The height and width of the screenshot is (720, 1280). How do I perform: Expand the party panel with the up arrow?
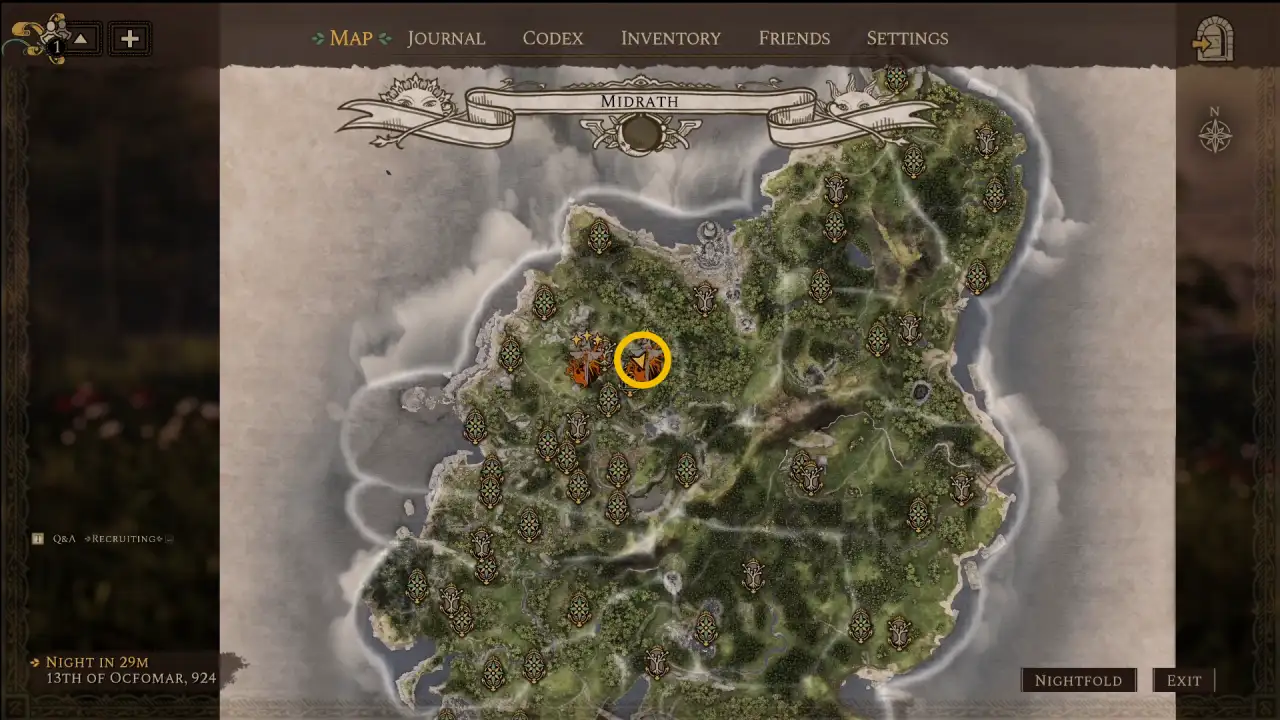(82, 39)
